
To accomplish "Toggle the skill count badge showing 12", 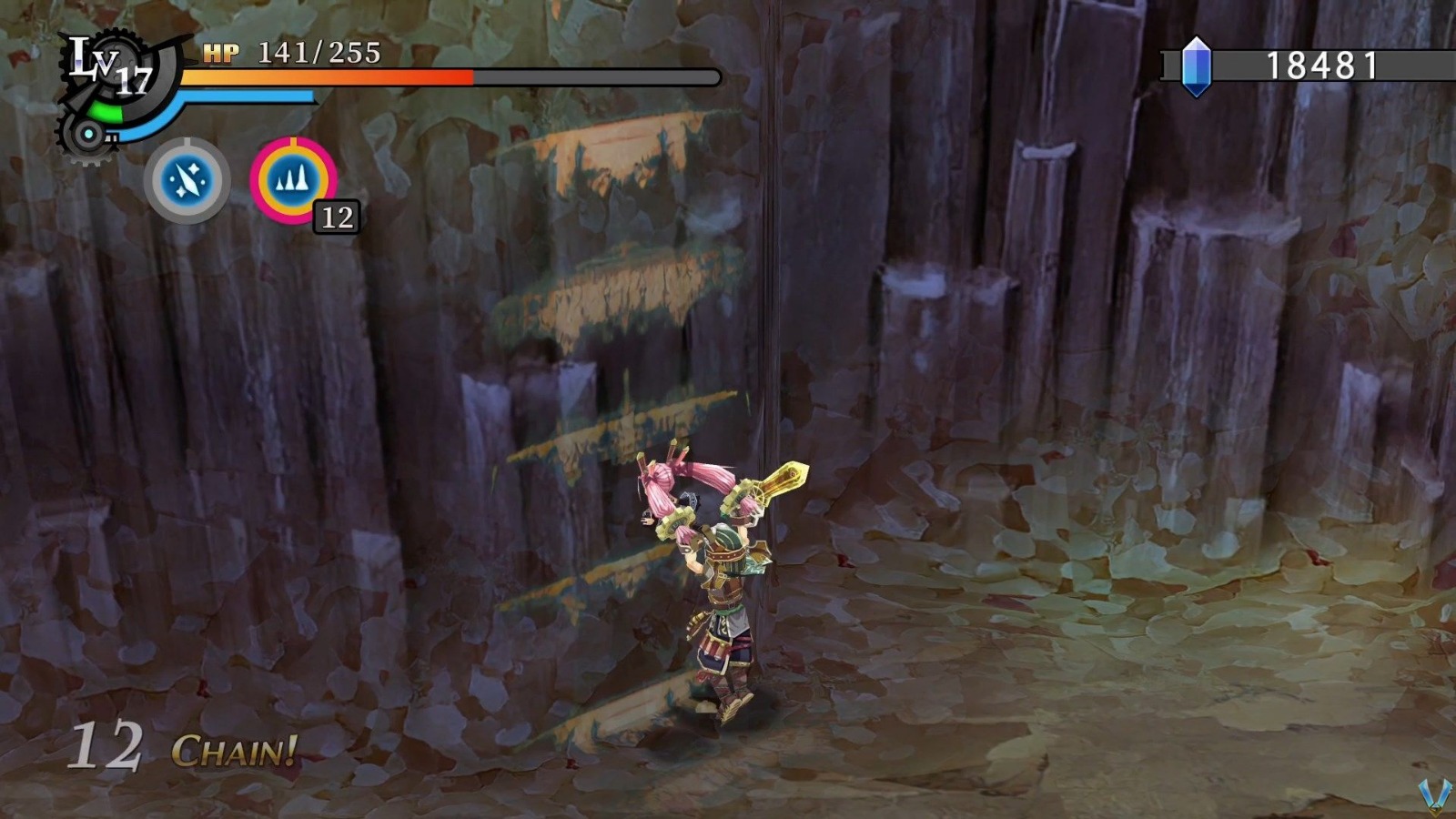I will click(x=337, y=217).
